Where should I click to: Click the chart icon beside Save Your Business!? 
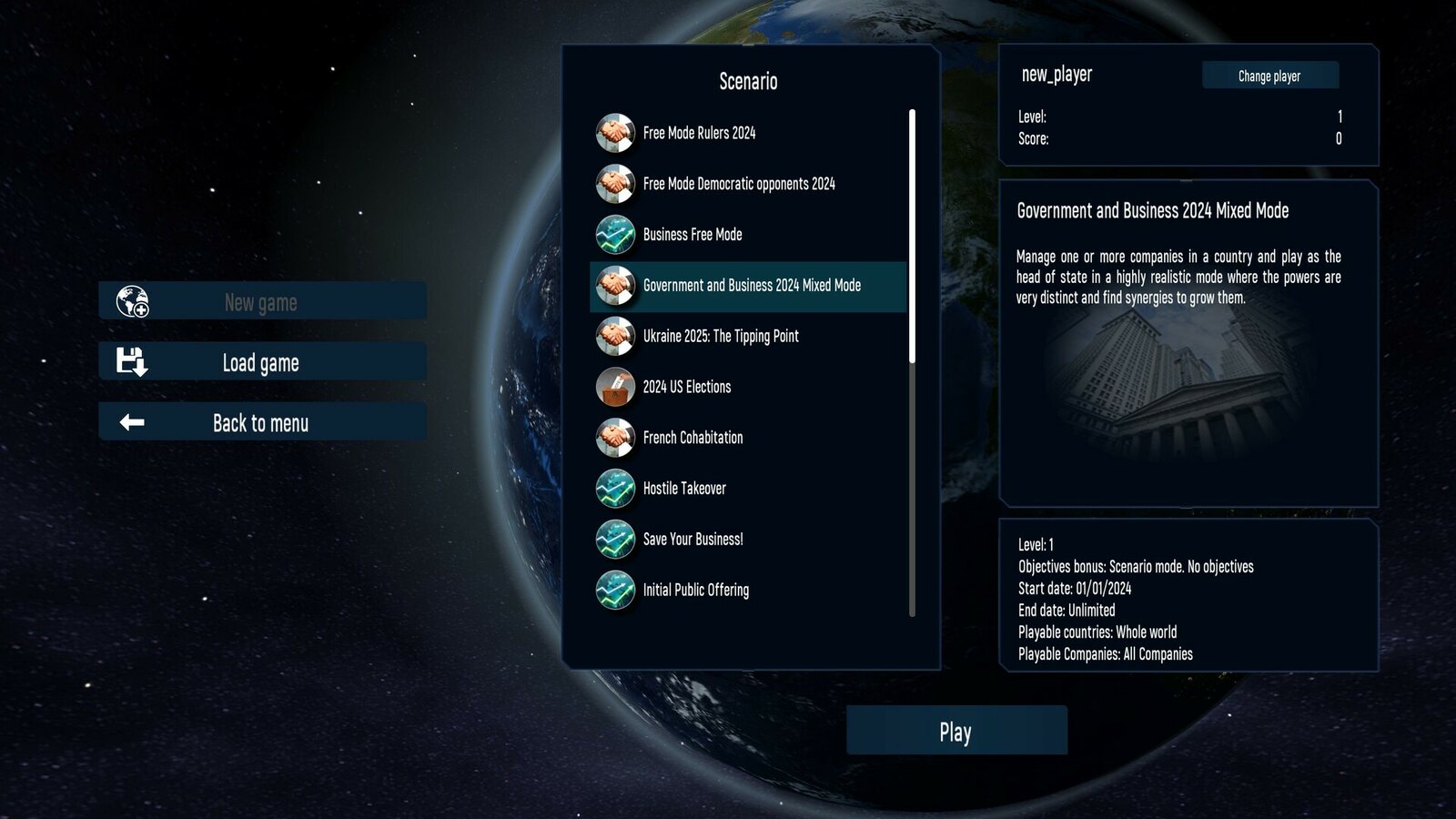617,539
